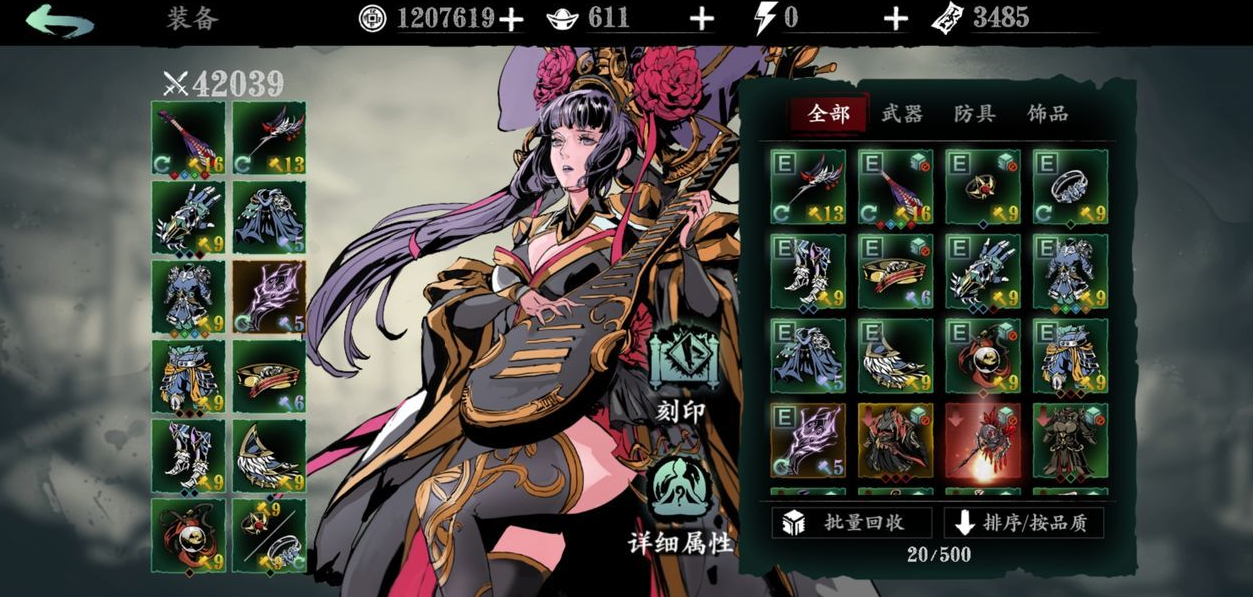Switch to the 武器 tab
The height and width of the screenshot is (597, 1253).
tap(901, 114)
